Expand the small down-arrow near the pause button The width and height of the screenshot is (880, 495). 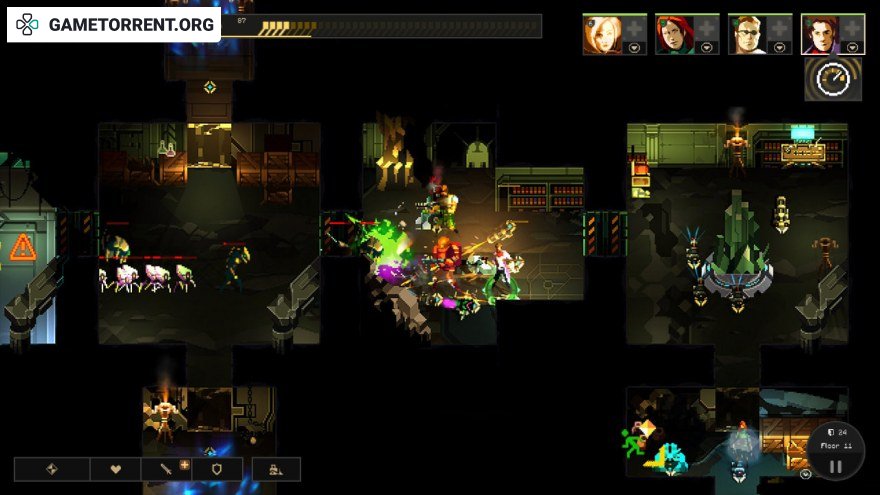pos(806,474)
